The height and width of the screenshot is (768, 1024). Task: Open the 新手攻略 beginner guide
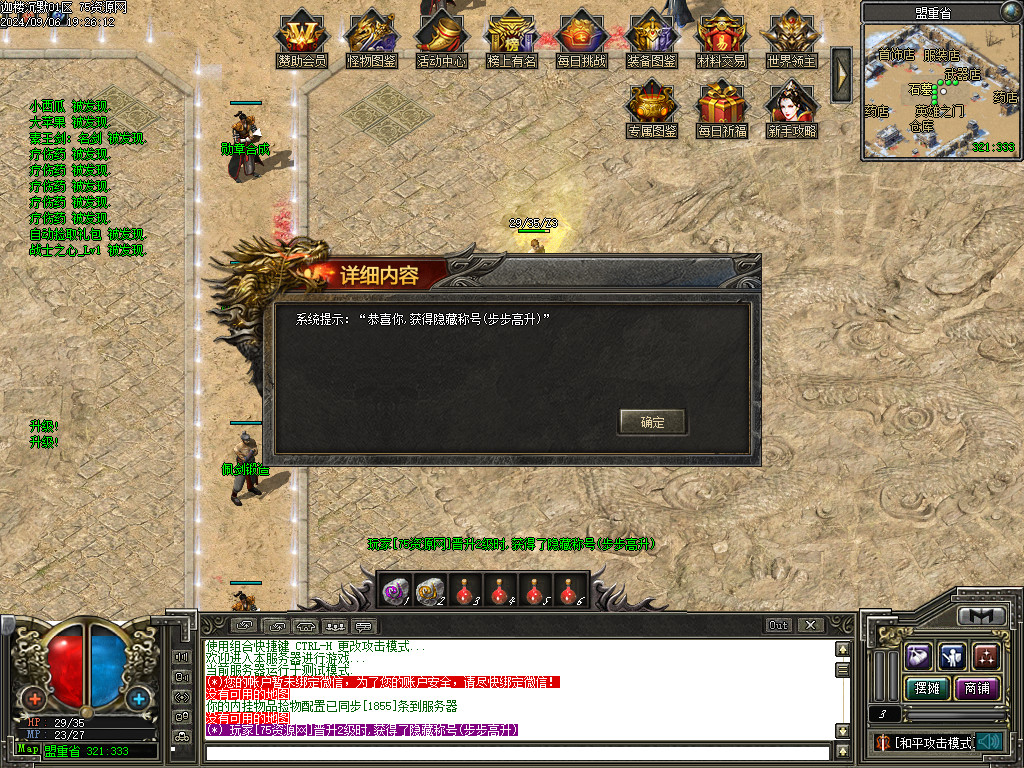click(792, 107)
